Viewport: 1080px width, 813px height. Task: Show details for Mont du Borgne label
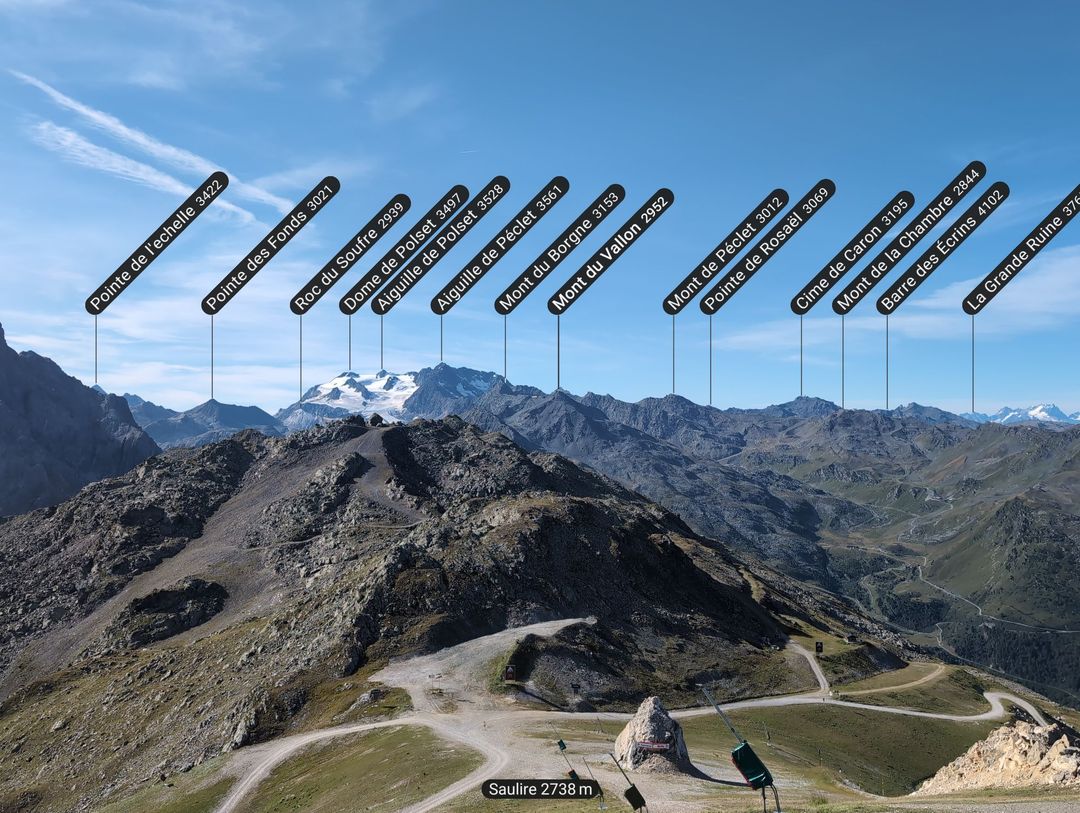coord(560,249)
